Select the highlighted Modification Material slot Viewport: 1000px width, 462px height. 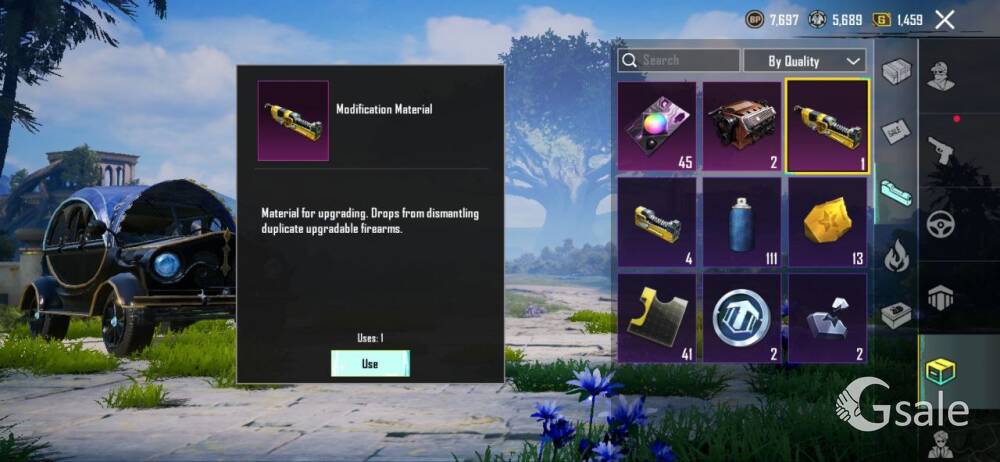[x=827, y=126]
